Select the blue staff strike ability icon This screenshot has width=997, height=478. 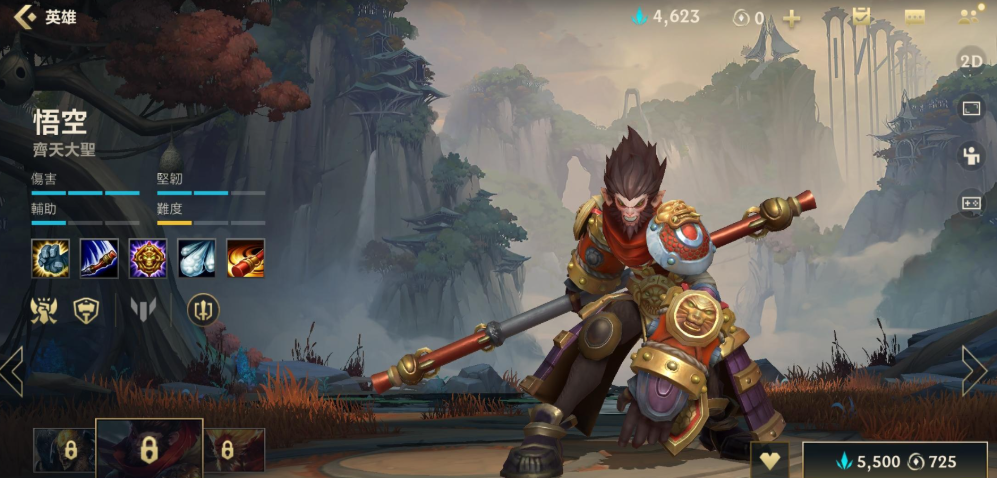click(98, 258)
